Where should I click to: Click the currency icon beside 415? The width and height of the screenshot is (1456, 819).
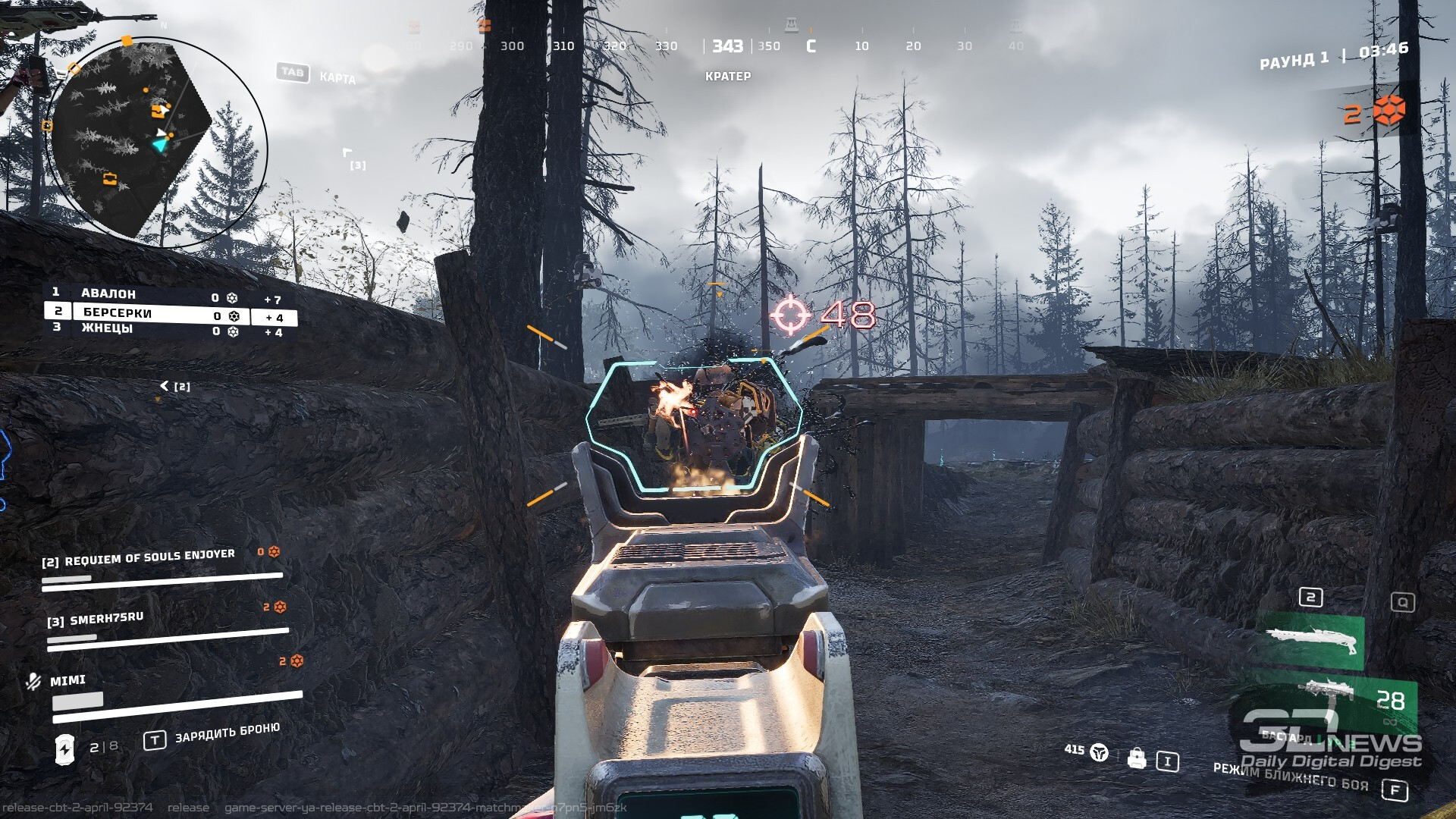[x=1099, y=752]
